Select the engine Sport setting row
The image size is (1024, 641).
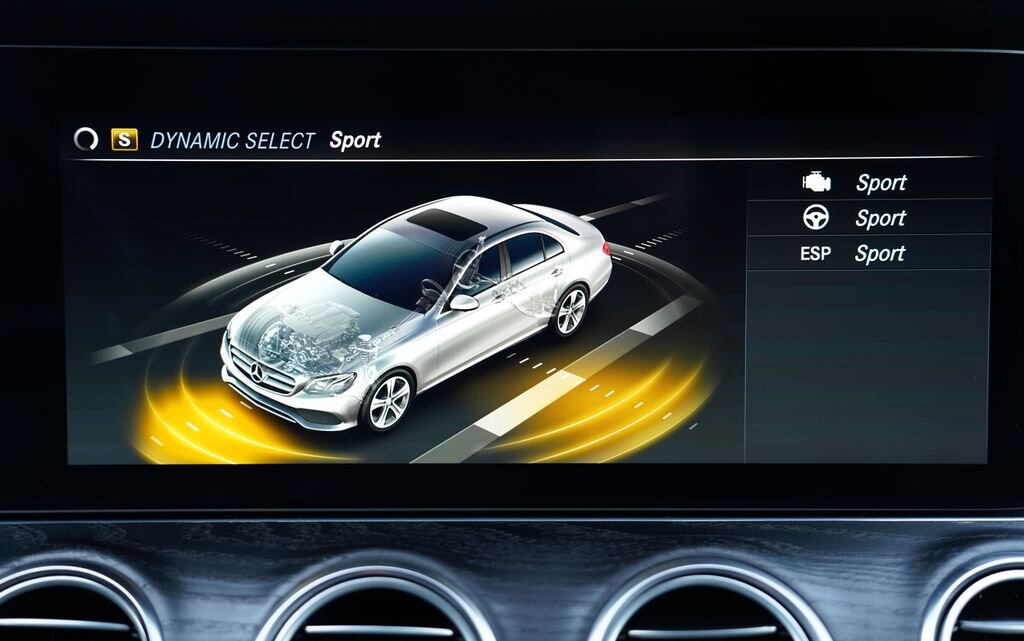point(868,182)
